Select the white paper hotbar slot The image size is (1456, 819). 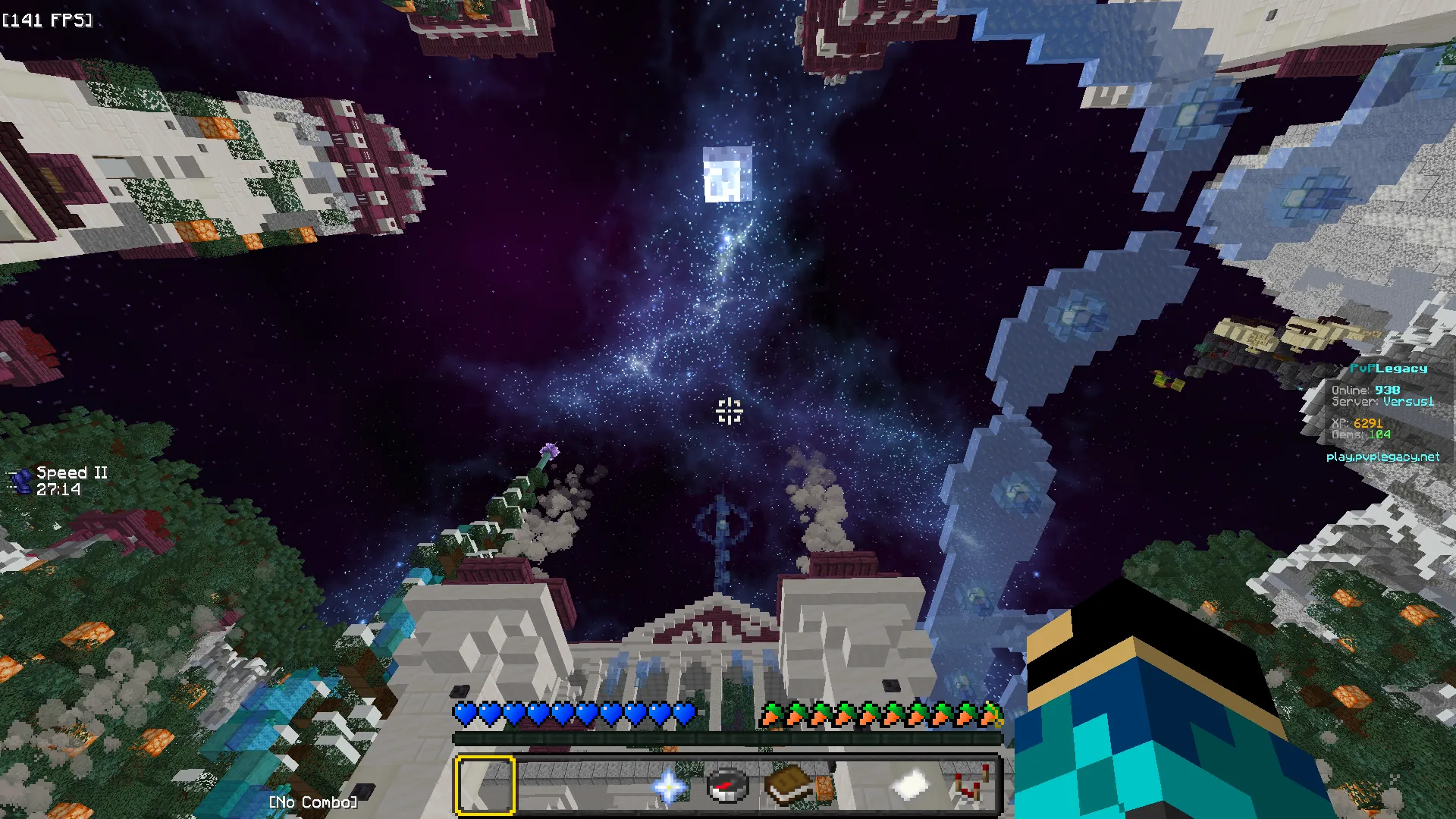910,786
